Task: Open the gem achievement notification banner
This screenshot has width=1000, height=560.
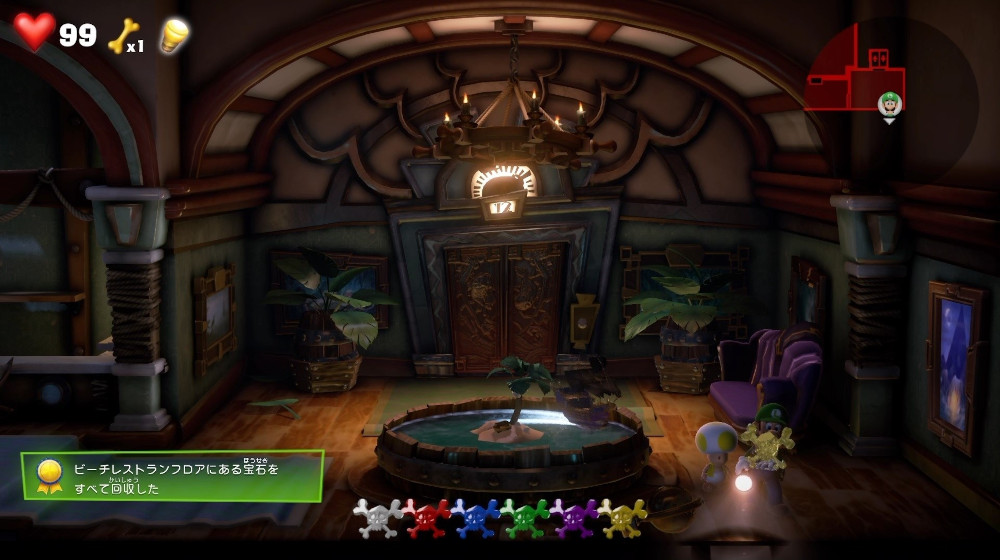Action: click(172, 475)
